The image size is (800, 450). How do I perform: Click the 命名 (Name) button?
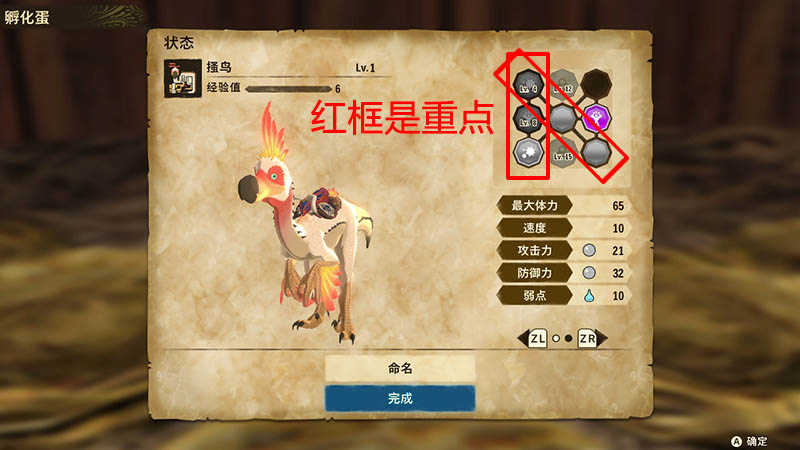point(399,368)
